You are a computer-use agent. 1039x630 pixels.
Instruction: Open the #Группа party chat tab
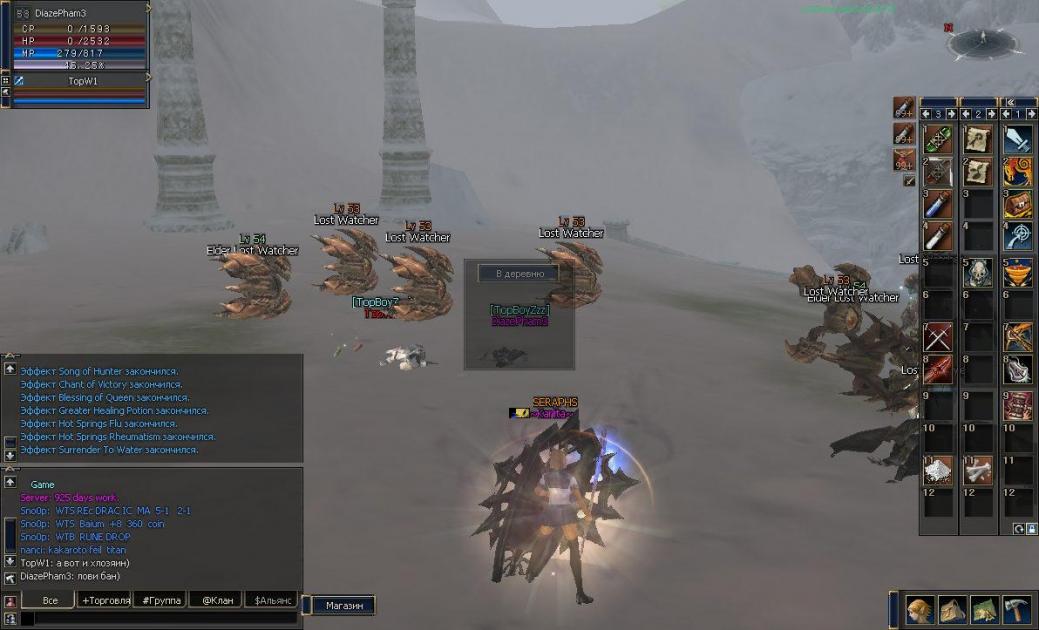pos(161,600)
